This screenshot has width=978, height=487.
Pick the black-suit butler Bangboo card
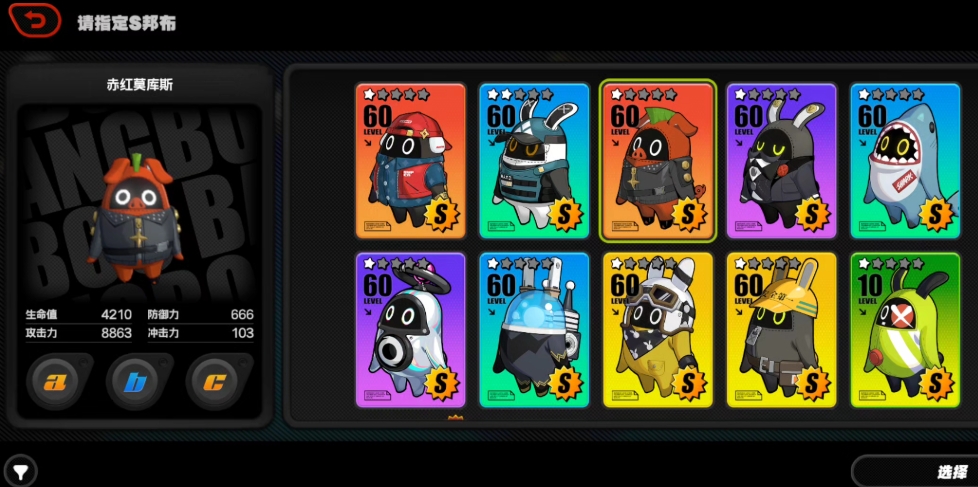point(781,161)
